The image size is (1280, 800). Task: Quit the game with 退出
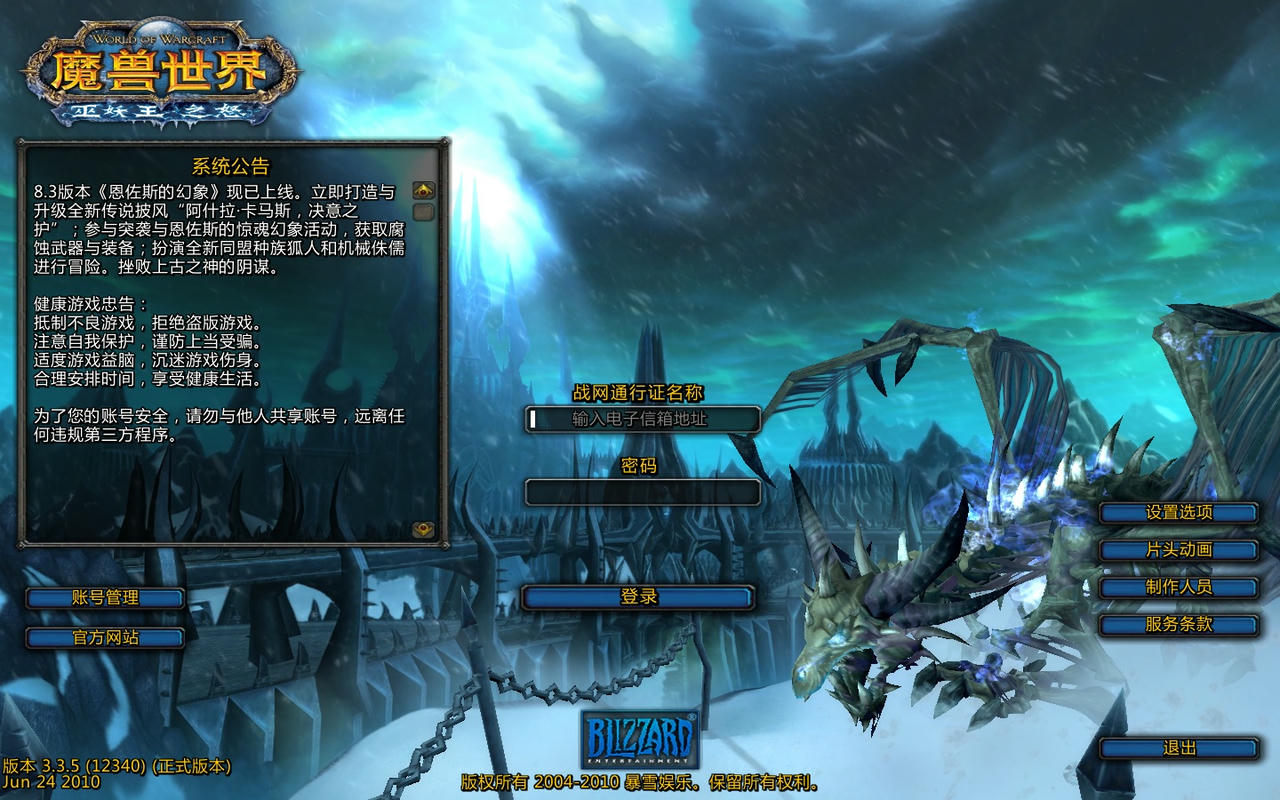[x=1178, y=748]
